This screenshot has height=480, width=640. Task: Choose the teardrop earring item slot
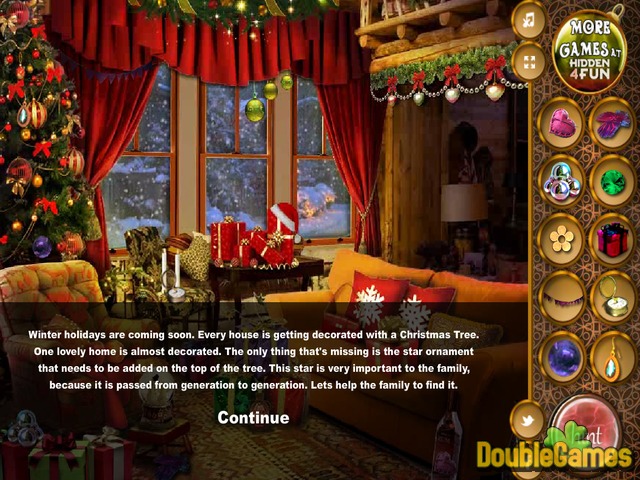(x=610, y=357)
